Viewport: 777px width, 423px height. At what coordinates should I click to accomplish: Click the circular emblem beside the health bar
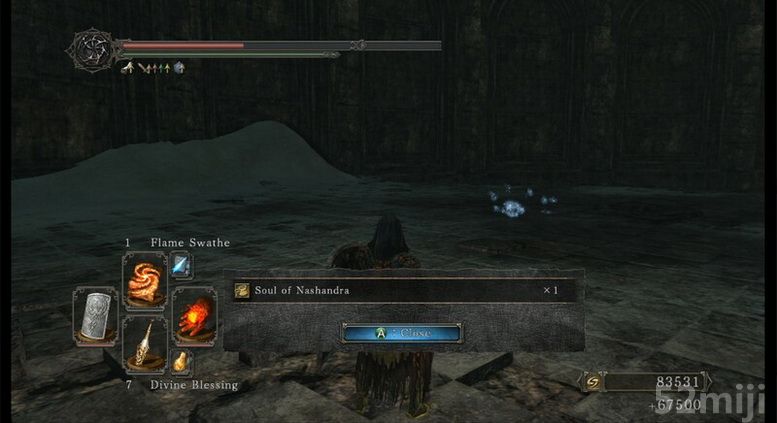point(90,48)
